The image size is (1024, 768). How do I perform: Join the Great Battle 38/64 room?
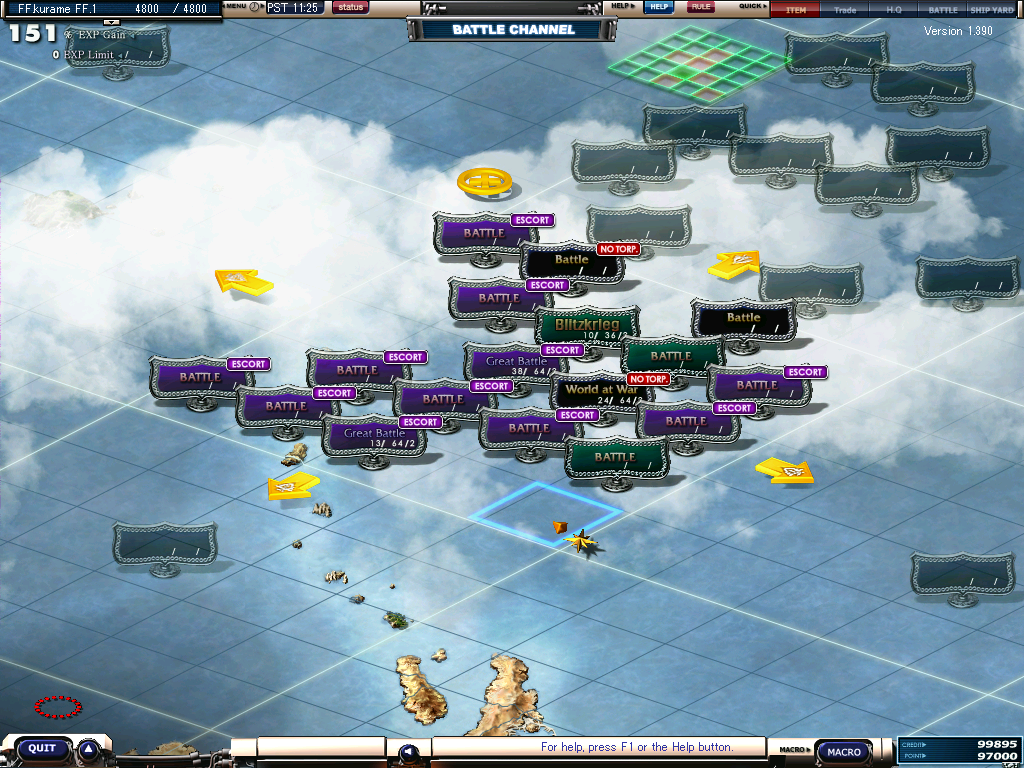pyautogui.click(x=516, y=362)
